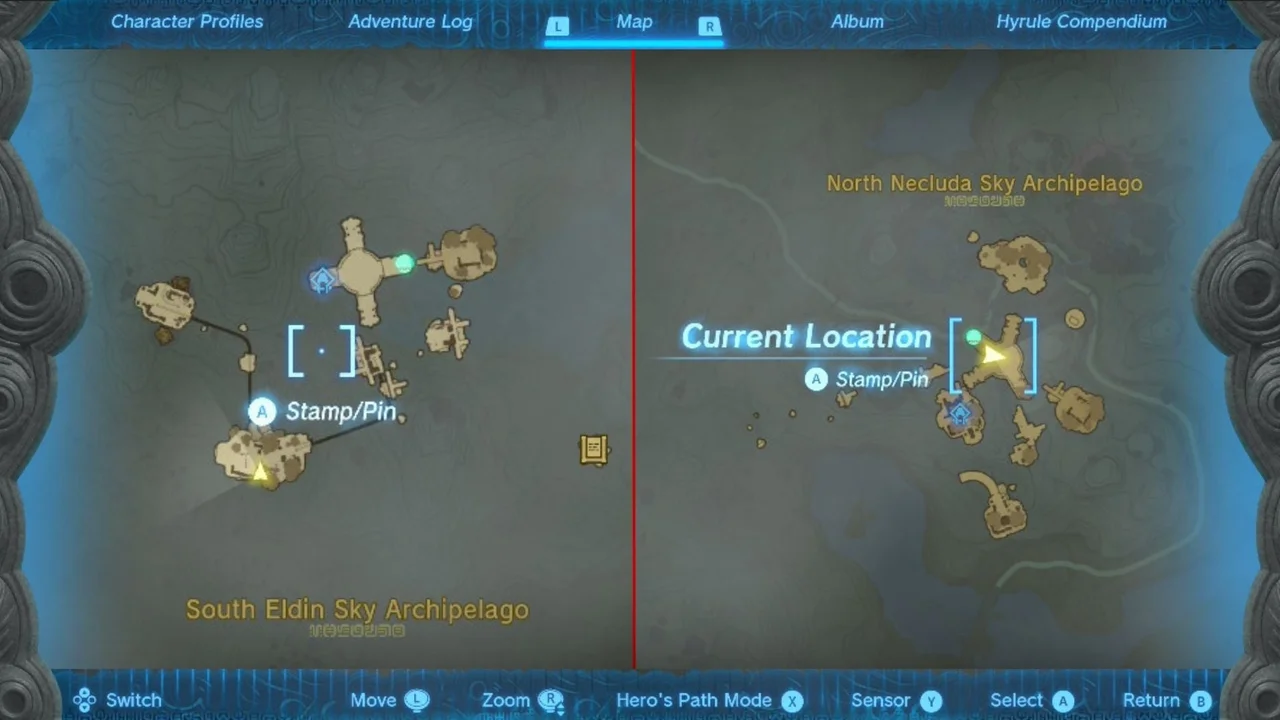Click the shrine icon below Current Location
This screenshot has height=720, width=1280.
click(959, 414)
